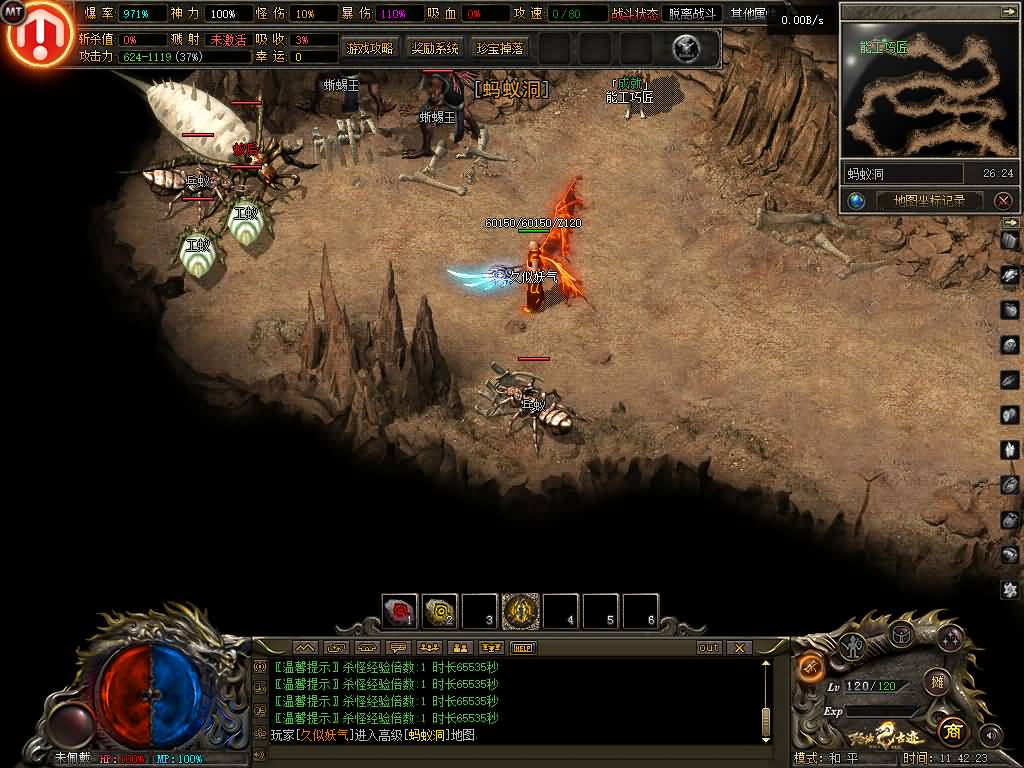
Task: Click the globe icon under the minimap
Action: click(x=857, y=201)
